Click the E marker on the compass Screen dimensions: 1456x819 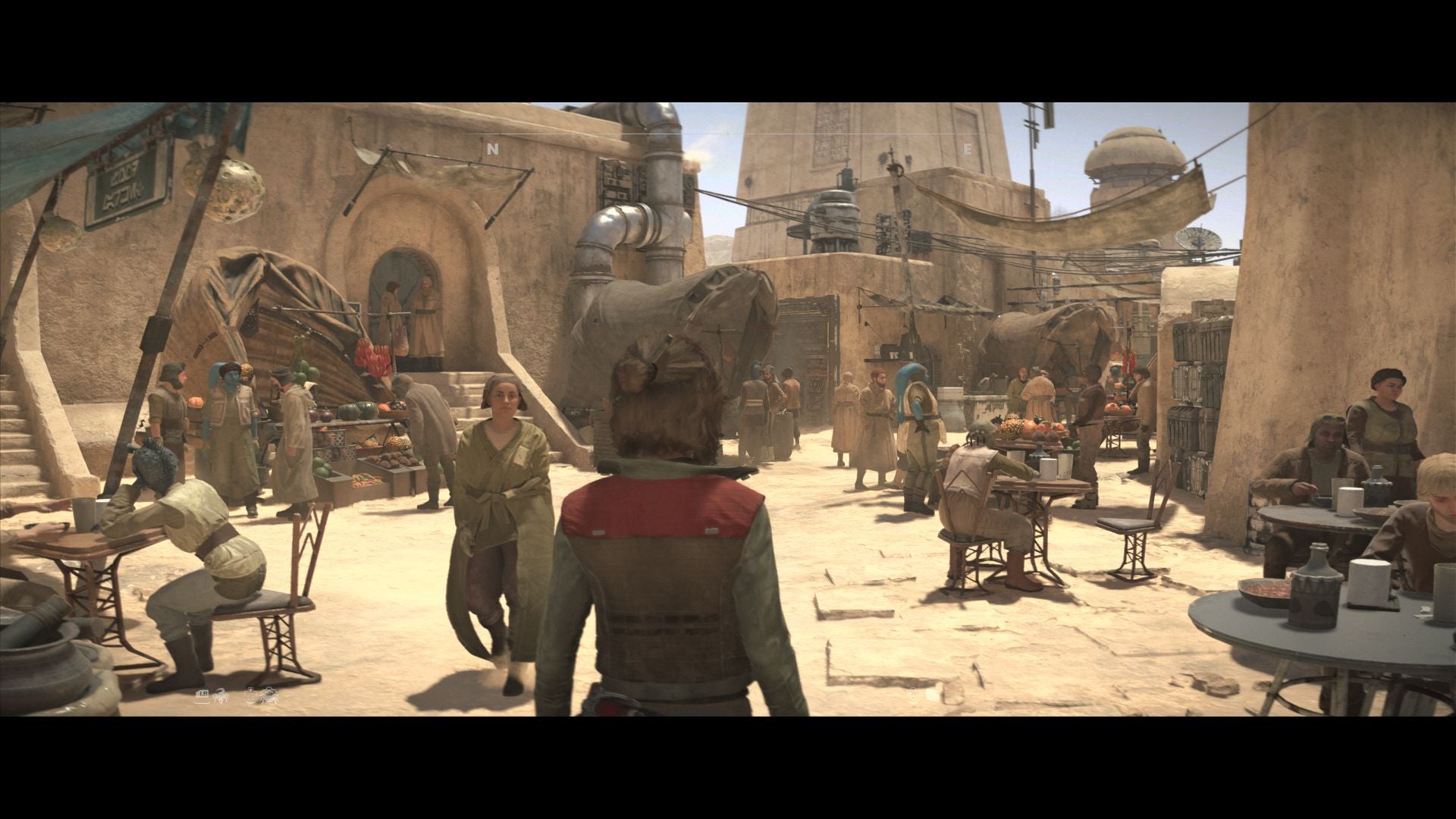(x=967, y=149)
